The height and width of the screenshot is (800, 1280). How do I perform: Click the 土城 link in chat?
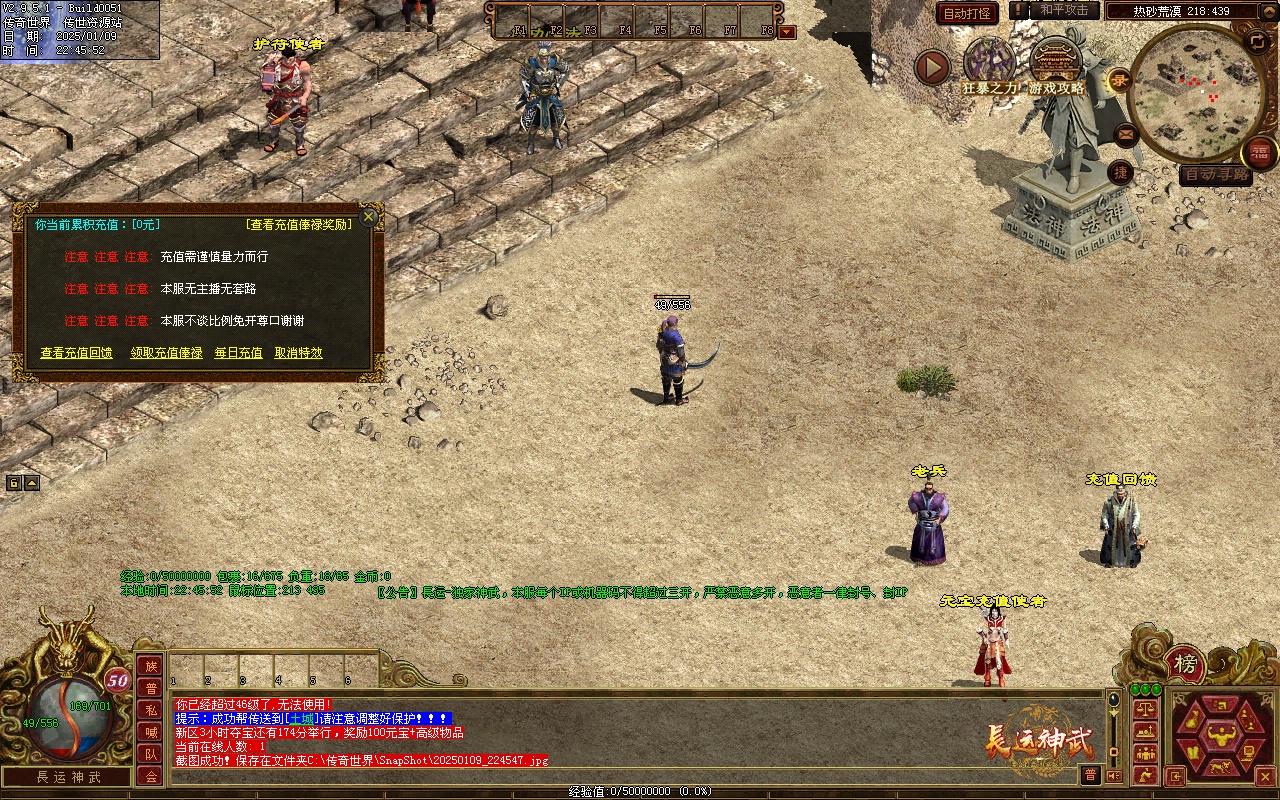(301, 719)
